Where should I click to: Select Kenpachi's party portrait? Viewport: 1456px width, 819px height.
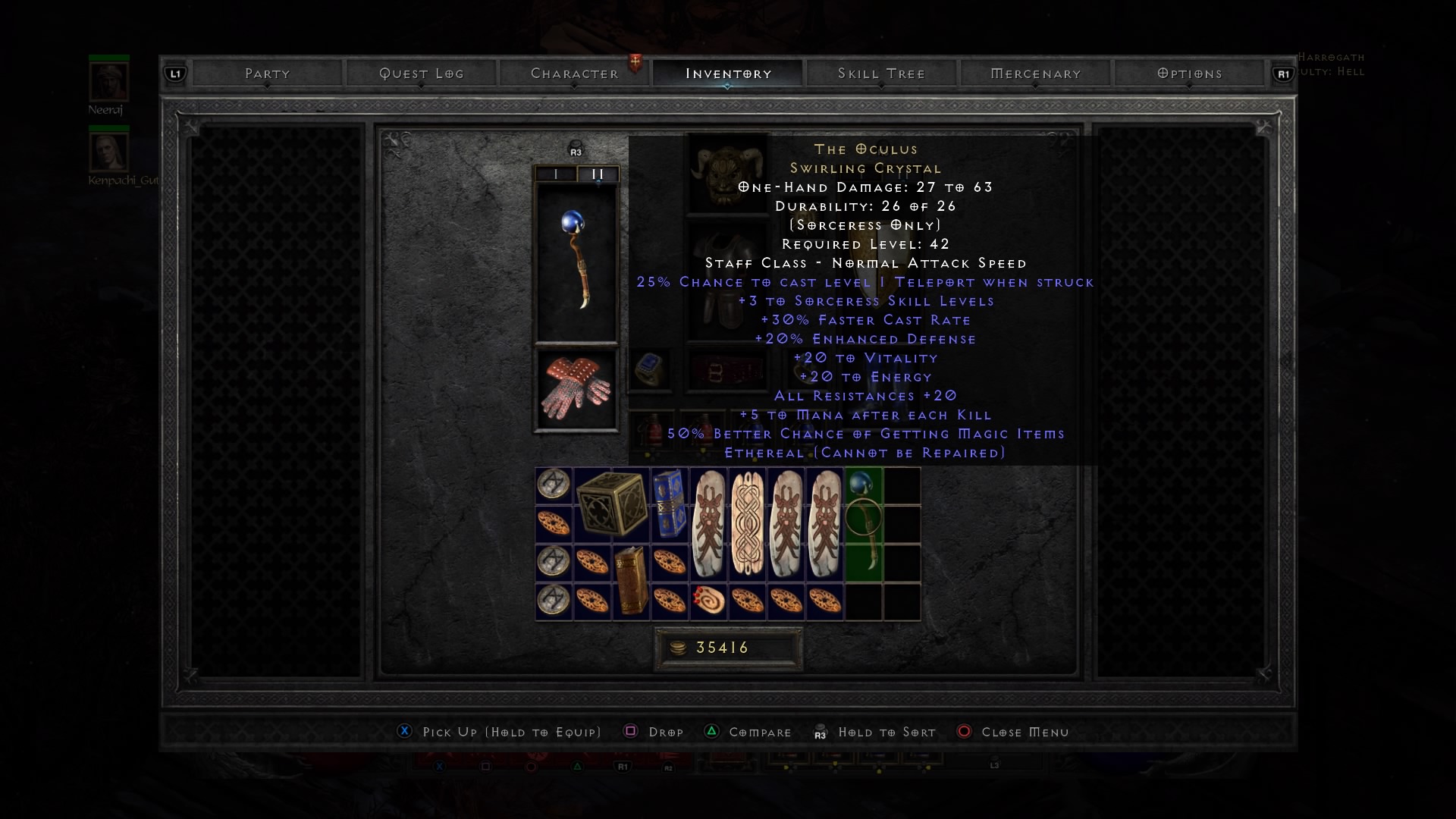(x=108, y=152)
